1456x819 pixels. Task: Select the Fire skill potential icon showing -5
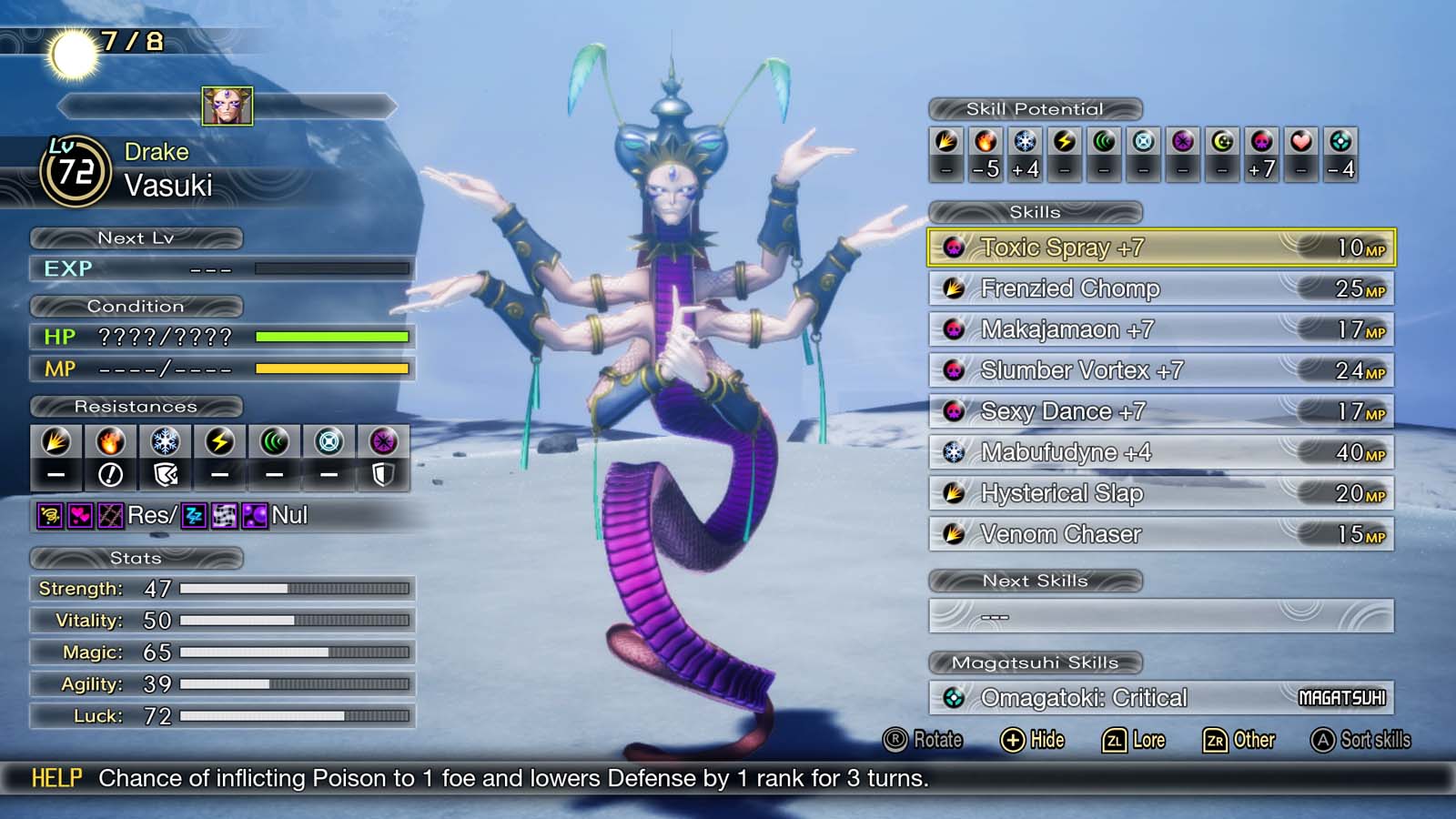[x=986, y=141]
